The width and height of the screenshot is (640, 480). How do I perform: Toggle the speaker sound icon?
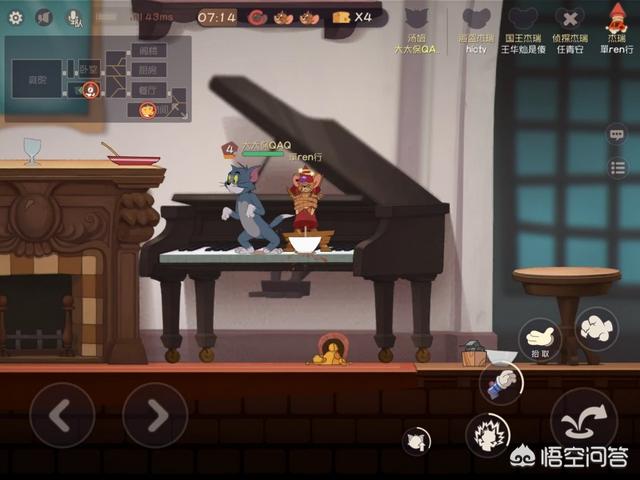coord(44,17)
